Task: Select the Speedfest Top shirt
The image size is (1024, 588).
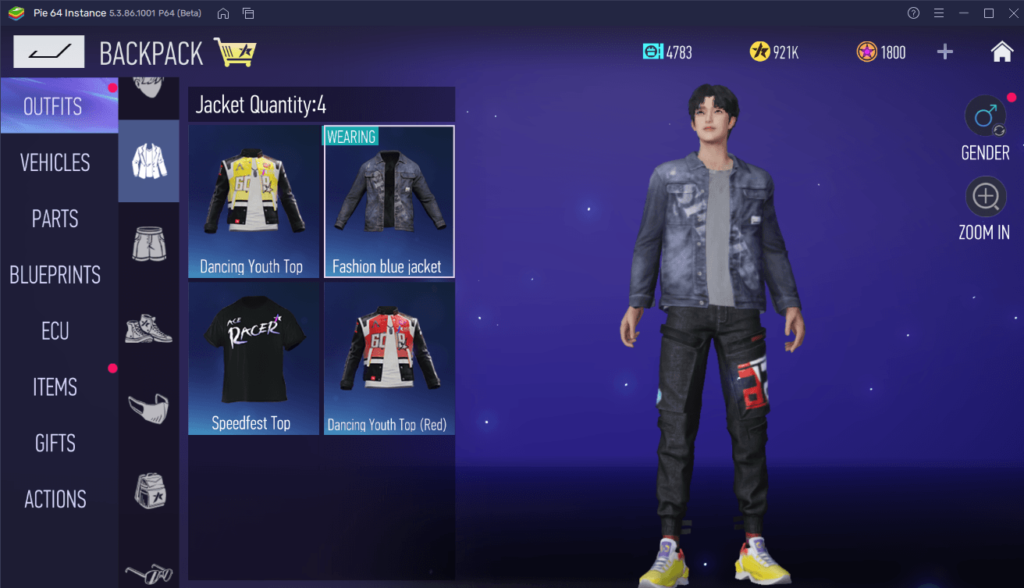Action: coord(253,358)
